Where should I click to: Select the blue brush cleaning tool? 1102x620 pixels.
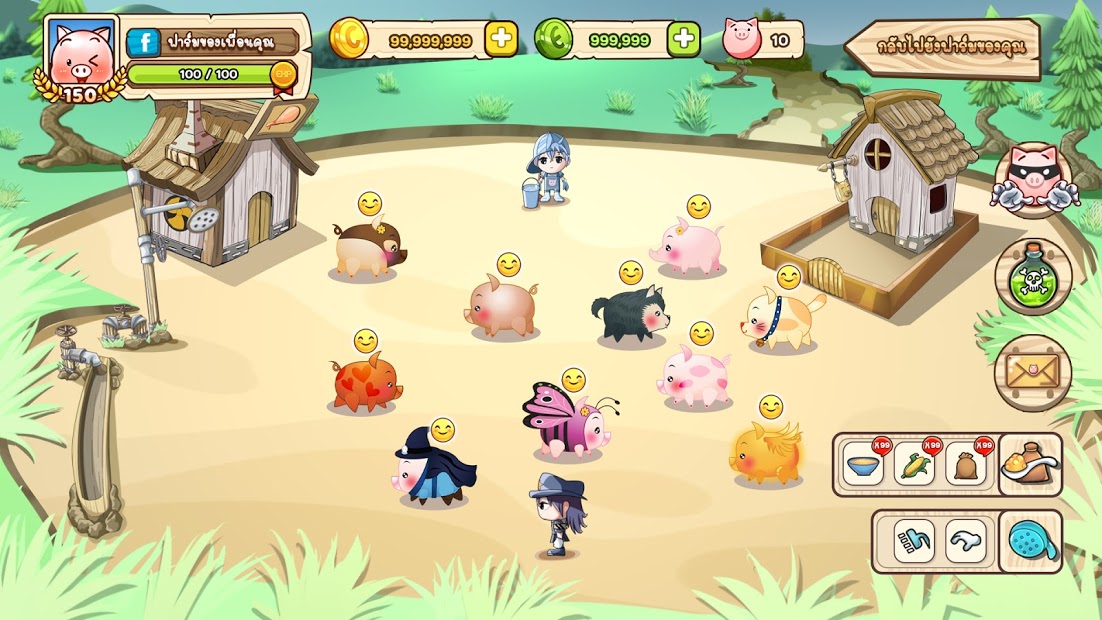tap(914, 541)
